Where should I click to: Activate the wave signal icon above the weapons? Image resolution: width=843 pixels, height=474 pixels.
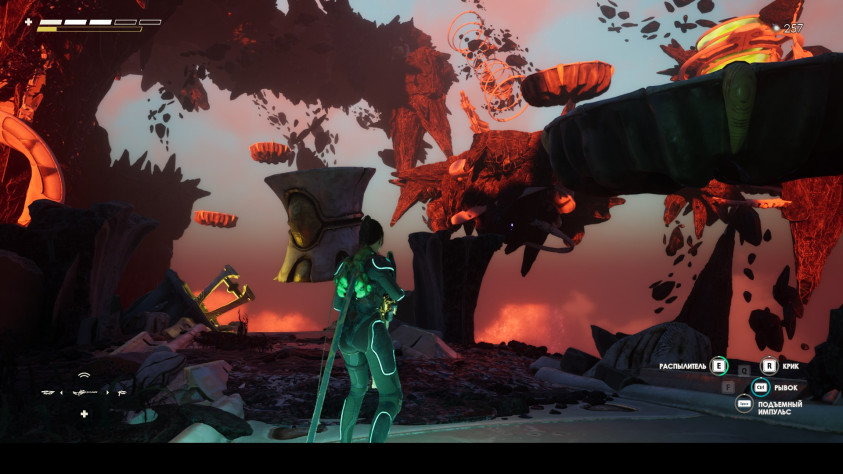click(84, 375)
